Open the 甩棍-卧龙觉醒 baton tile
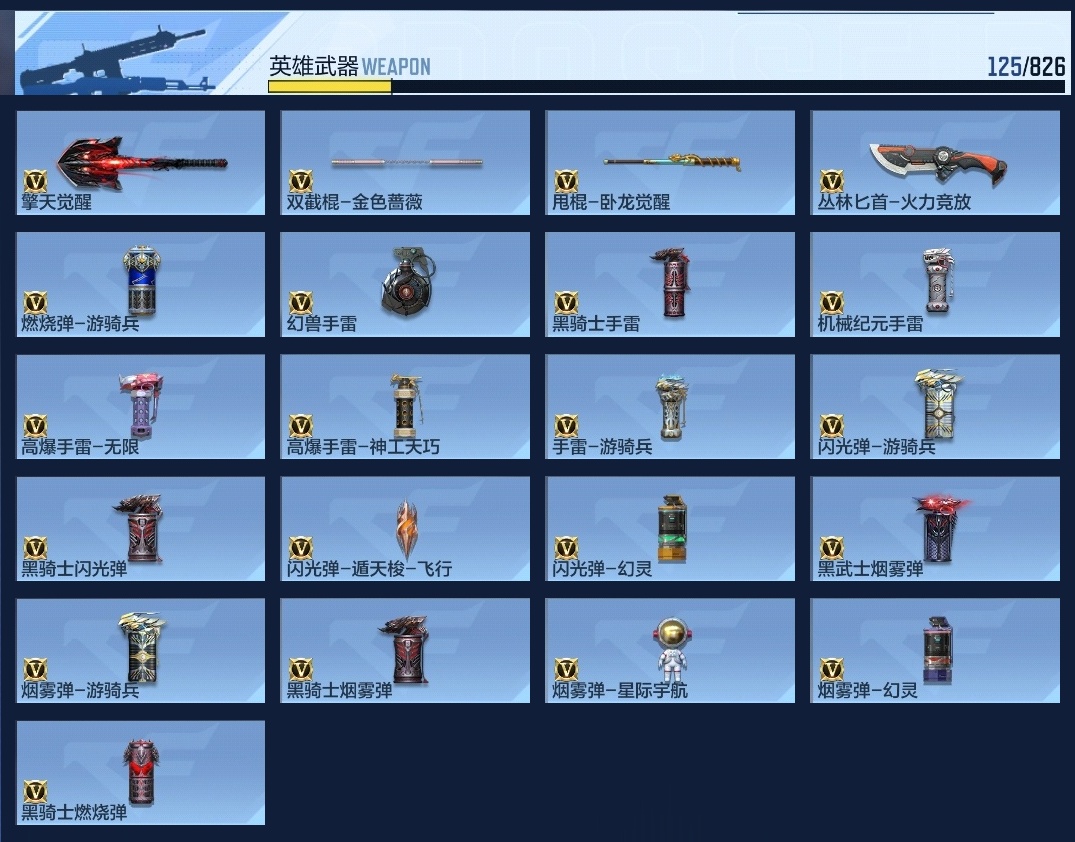The image size is (1075, 842). tap(670, 162)
